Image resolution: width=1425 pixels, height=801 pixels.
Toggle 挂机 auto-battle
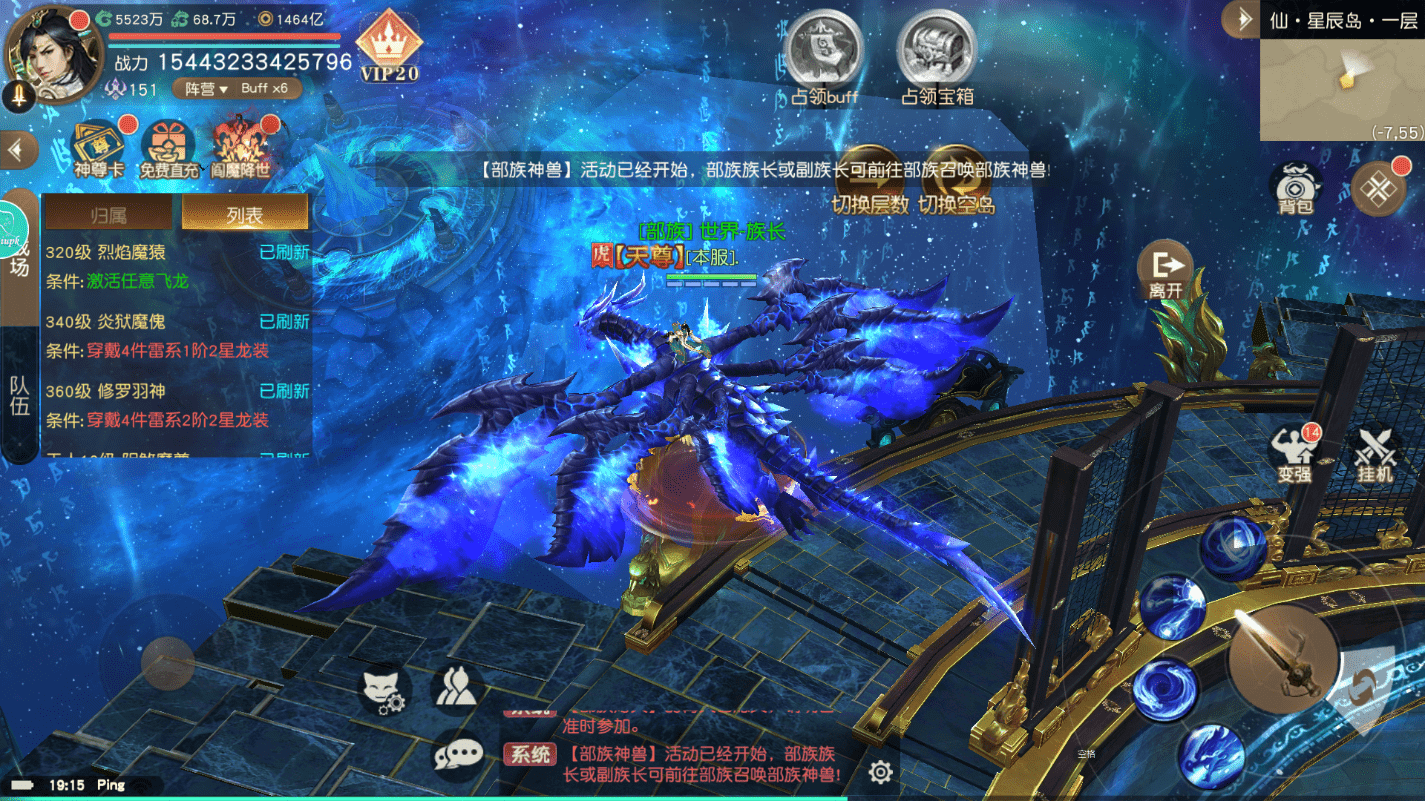[1375, 454]
